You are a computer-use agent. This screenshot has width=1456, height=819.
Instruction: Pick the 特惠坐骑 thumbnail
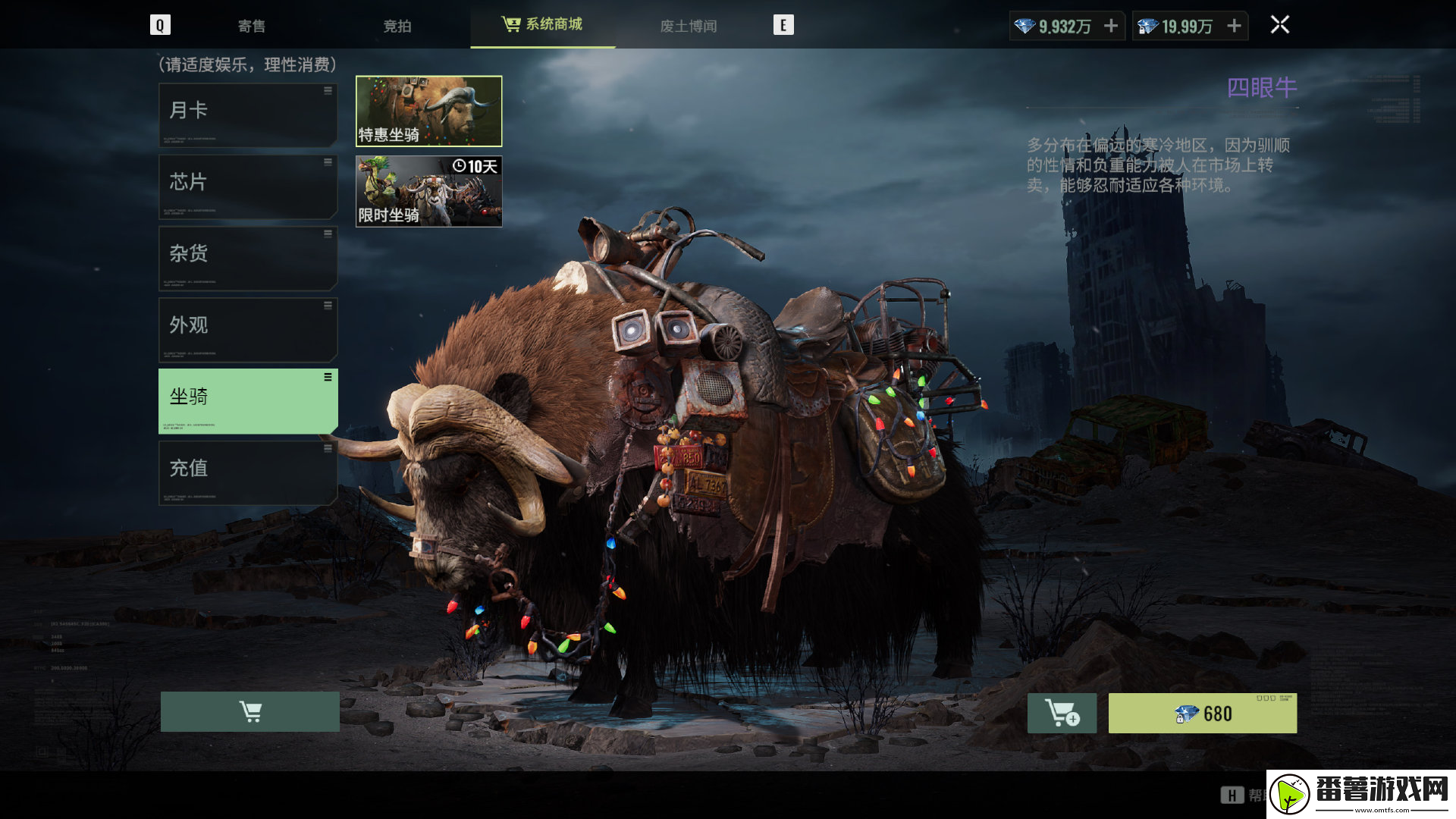[x=428, y=111]
